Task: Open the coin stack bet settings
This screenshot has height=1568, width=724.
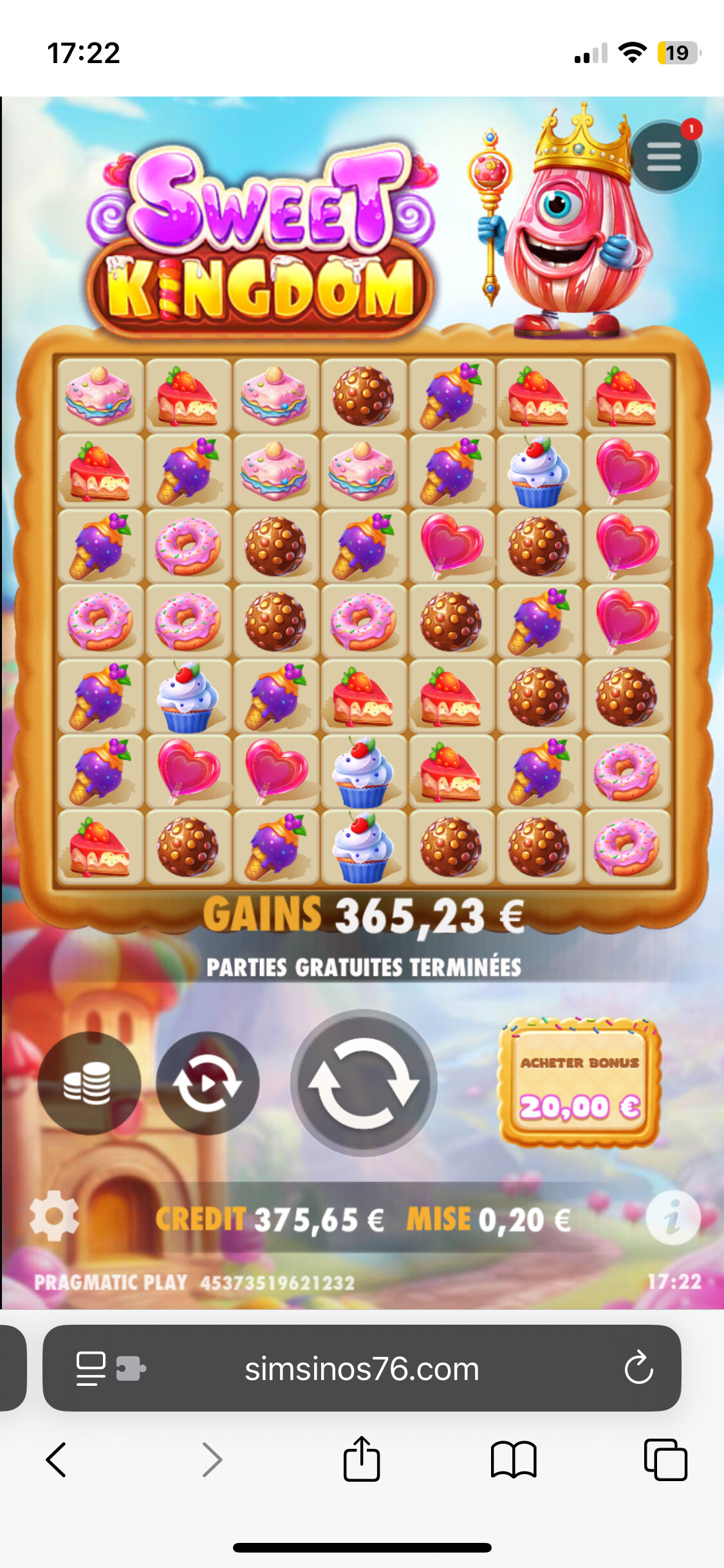Action: pos(89,1083)
